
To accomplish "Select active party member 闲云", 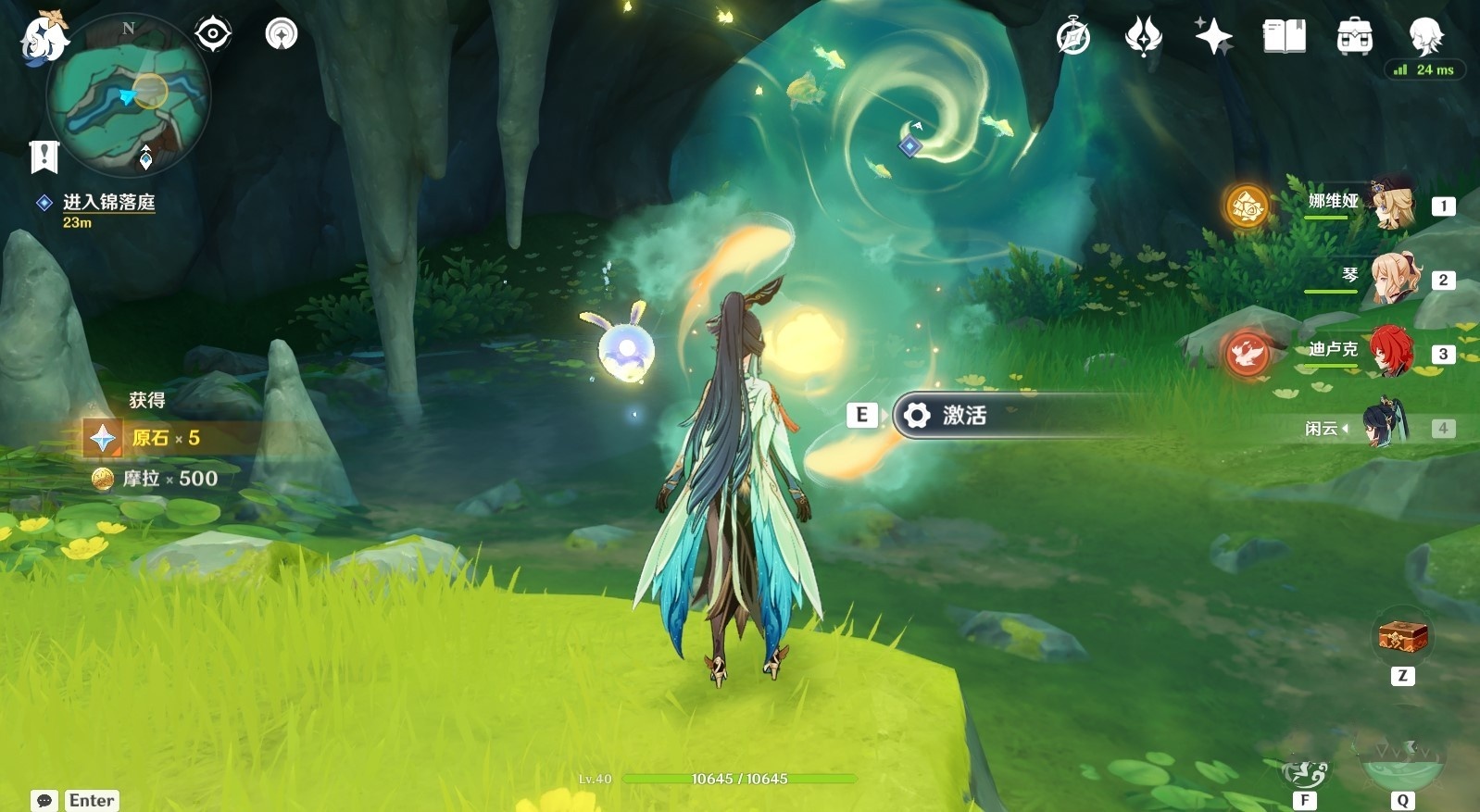I will pyautogui.click(x=1385, y=426).
